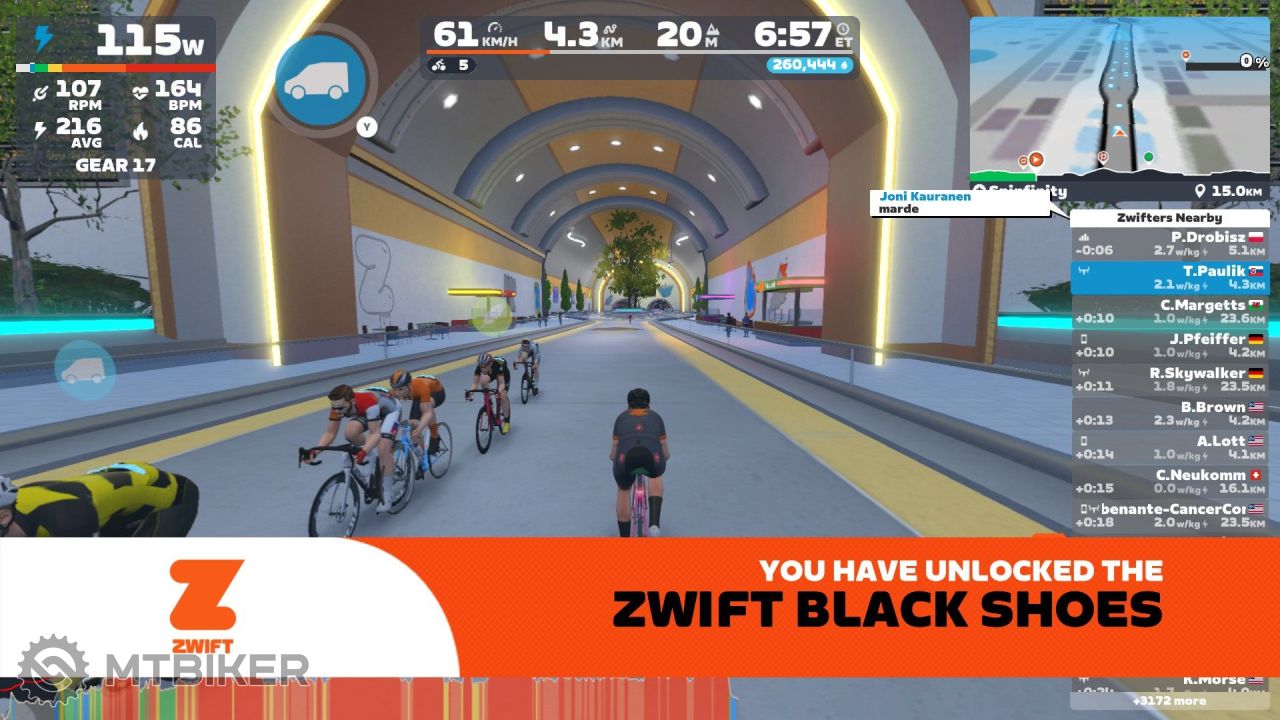Click the faded van icon at left edge
The height and width of the screenshot is (720, 1280).
pyautogui.click(x=84, y=370)
